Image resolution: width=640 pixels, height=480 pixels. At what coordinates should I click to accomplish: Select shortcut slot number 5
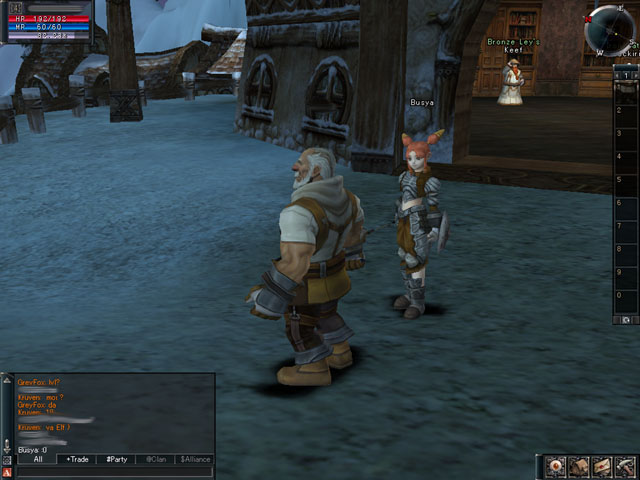[626, 180]
